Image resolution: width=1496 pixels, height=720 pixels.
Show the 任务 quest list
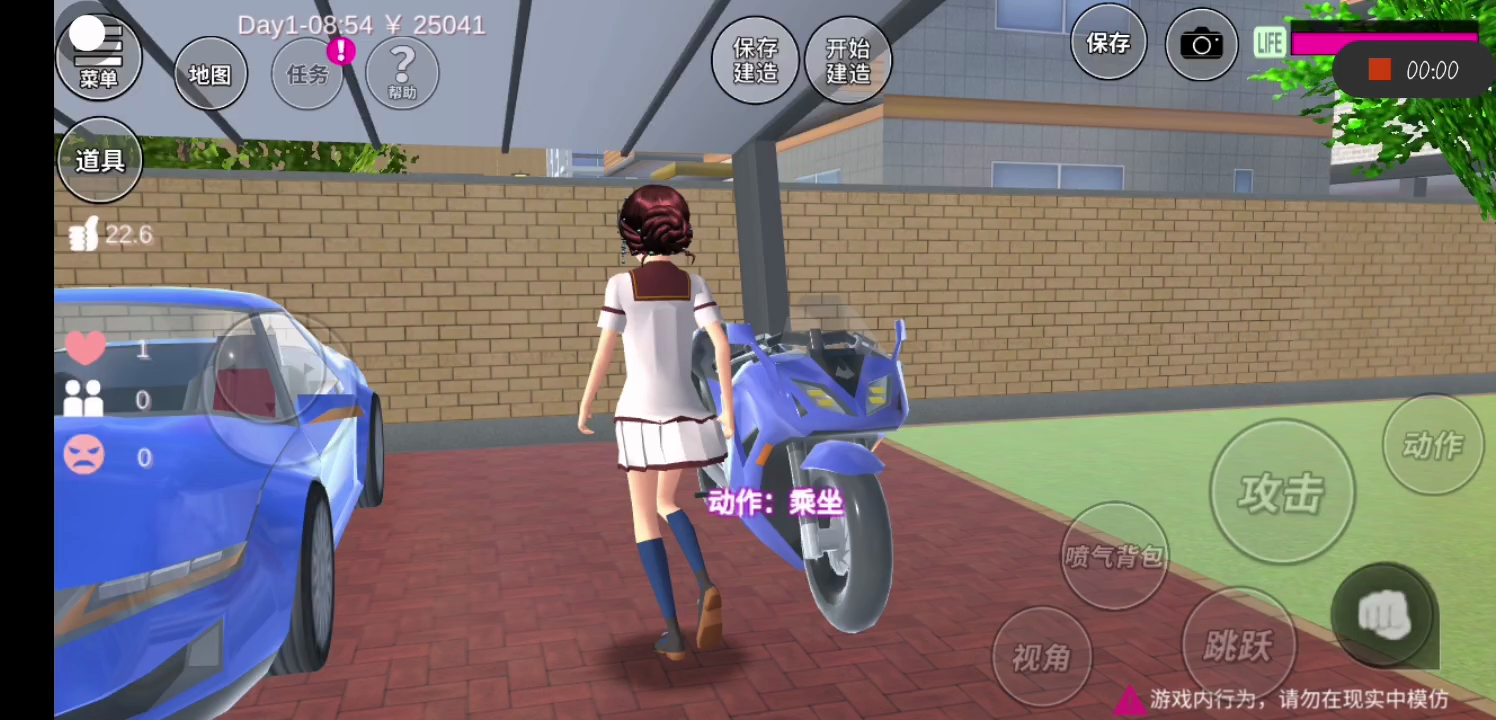click(307, 73)
